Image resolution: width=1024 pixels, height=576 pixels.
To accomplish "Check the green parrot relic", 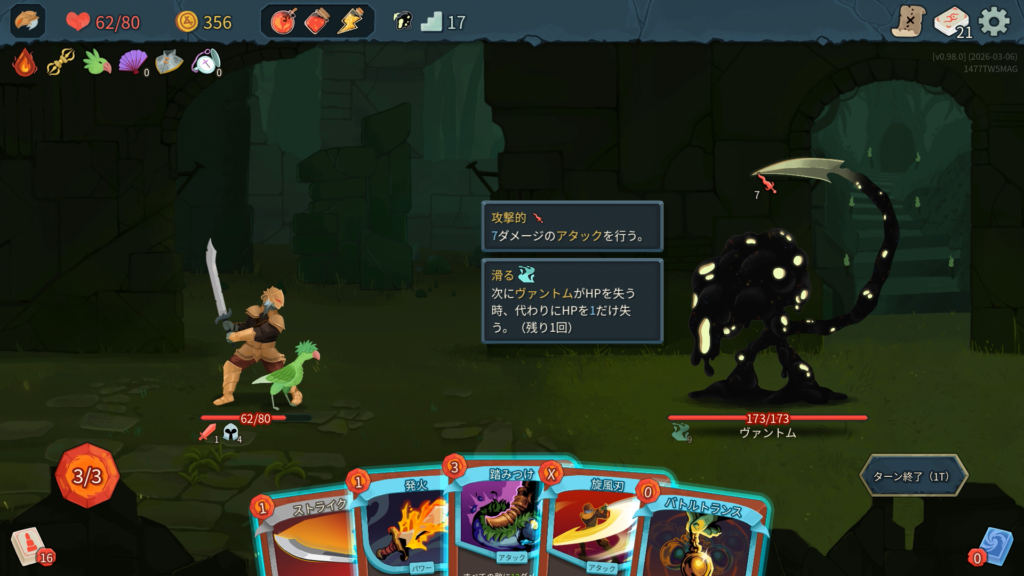I will (x=96, y=63).
